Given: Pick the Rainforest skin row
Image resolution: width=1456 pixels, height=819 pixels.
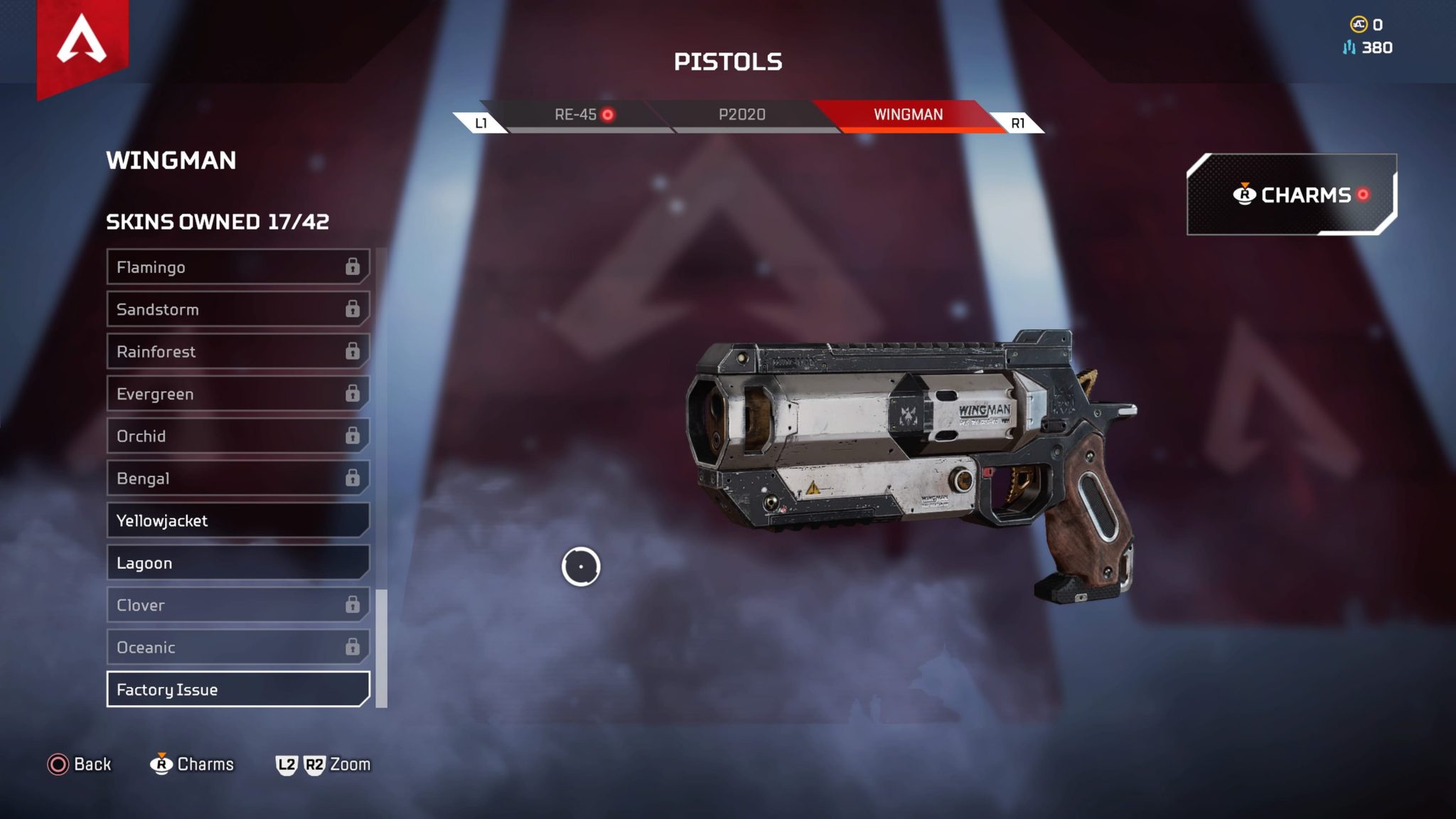Looking at the screenshot, I should (237, 352).
